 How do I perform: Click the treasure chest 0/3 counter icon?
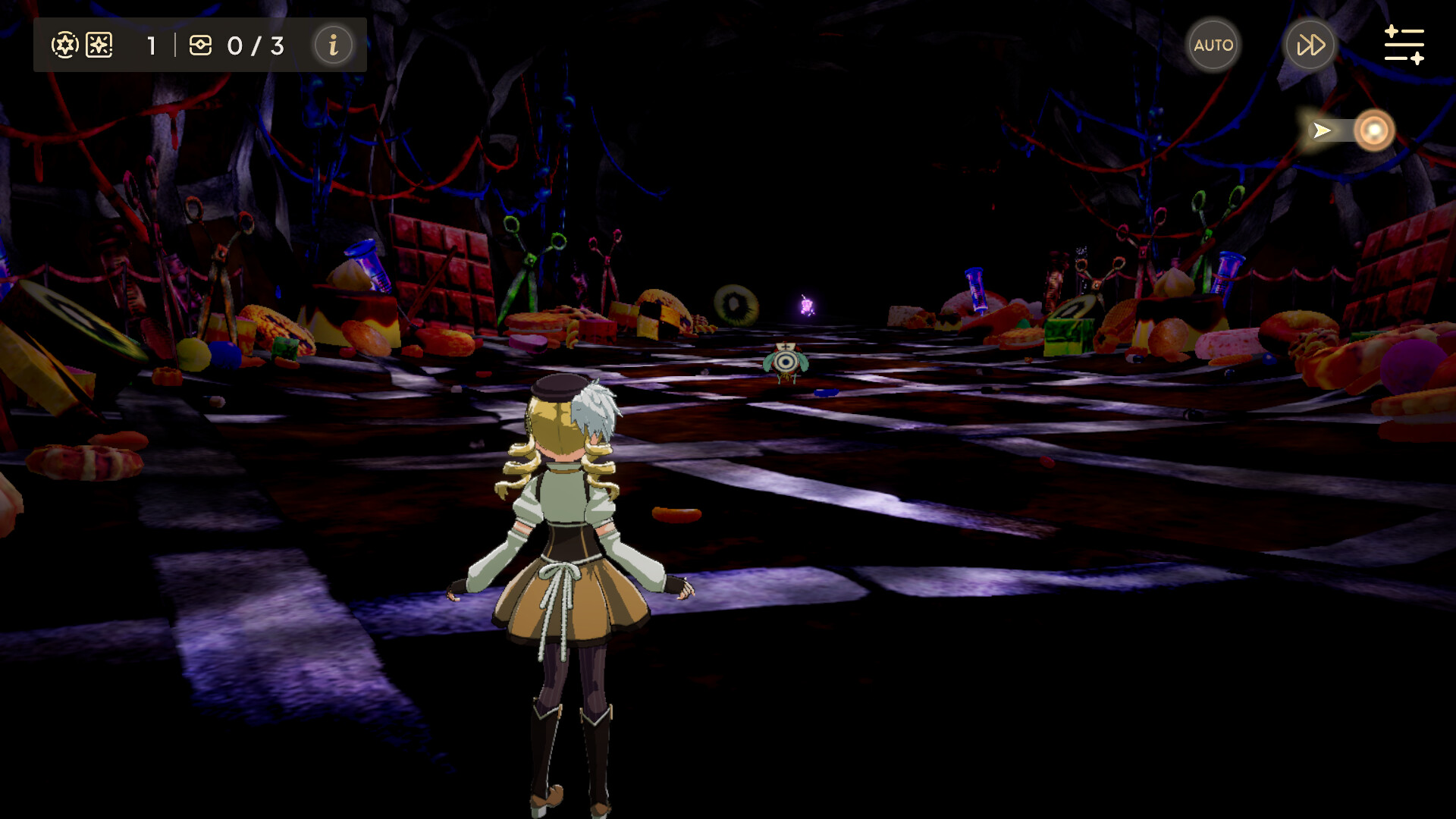201,45
